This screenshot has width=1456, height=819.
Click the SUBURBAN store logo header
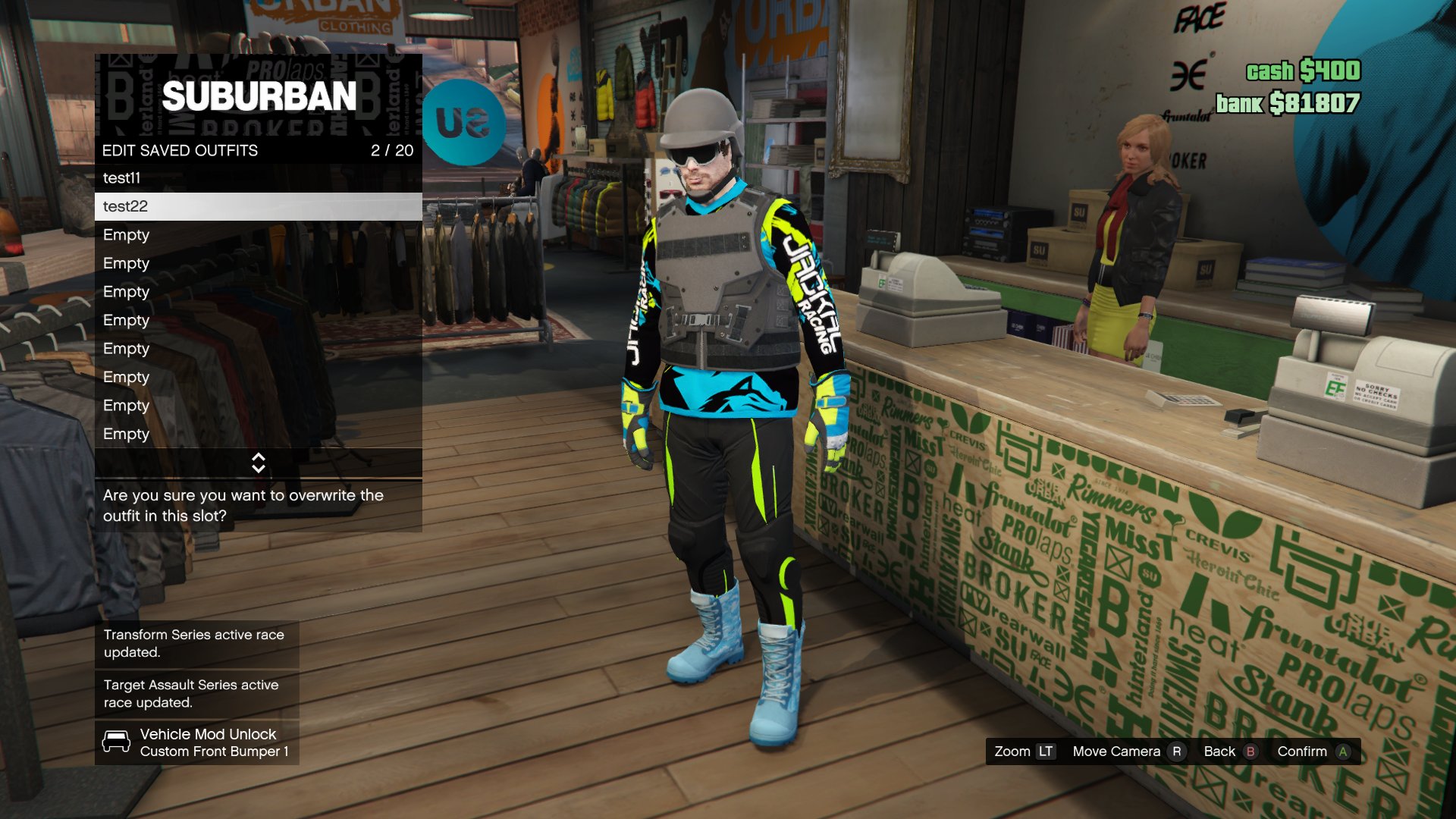coord(260,96)
